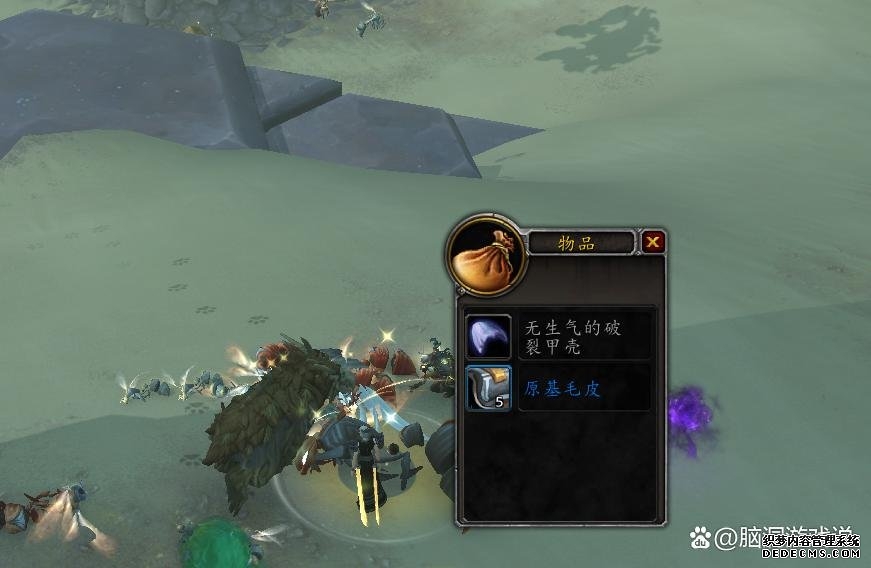Take the 原基毛皮 stack of five
Image resolution: width=871 pixels, height=568 pixels.
tap(489, 388)
